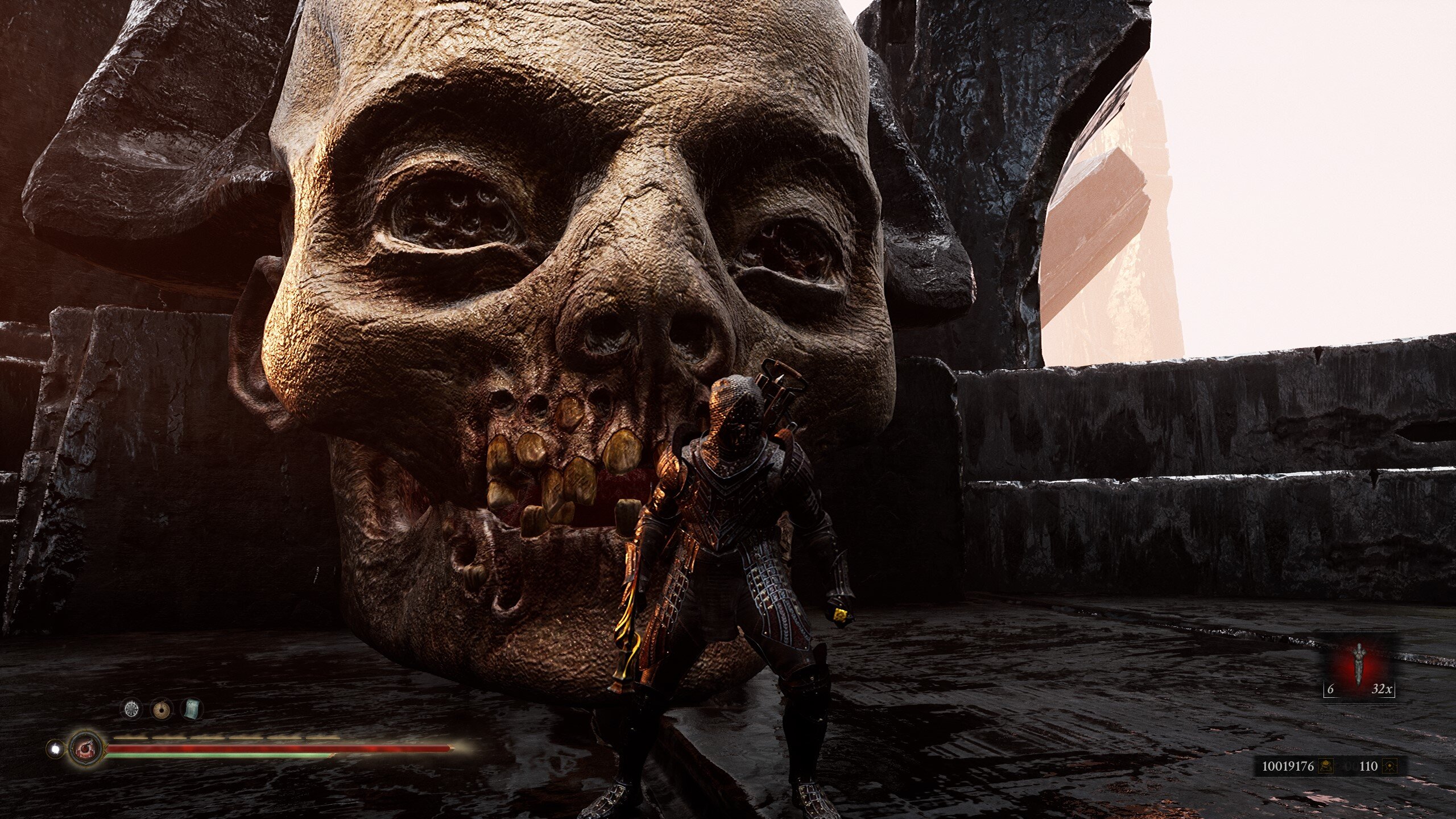Viewport: 1456px width, 819px height.
Task: Click the tar currency icon
Action: (x=1326, y=766)
